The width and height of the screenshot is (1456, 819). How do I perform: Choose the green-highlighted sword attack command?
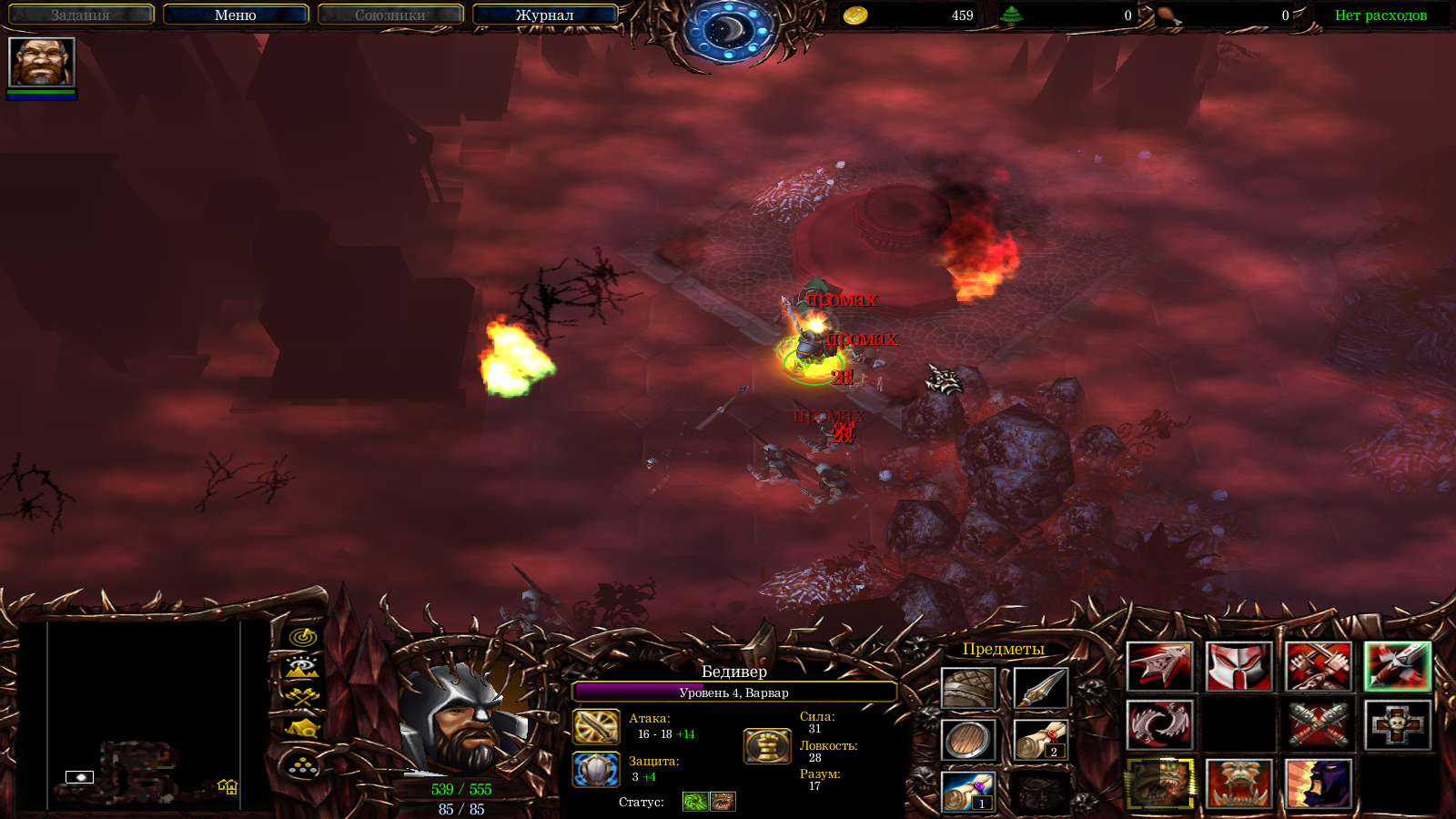(x=1397, y=666)
